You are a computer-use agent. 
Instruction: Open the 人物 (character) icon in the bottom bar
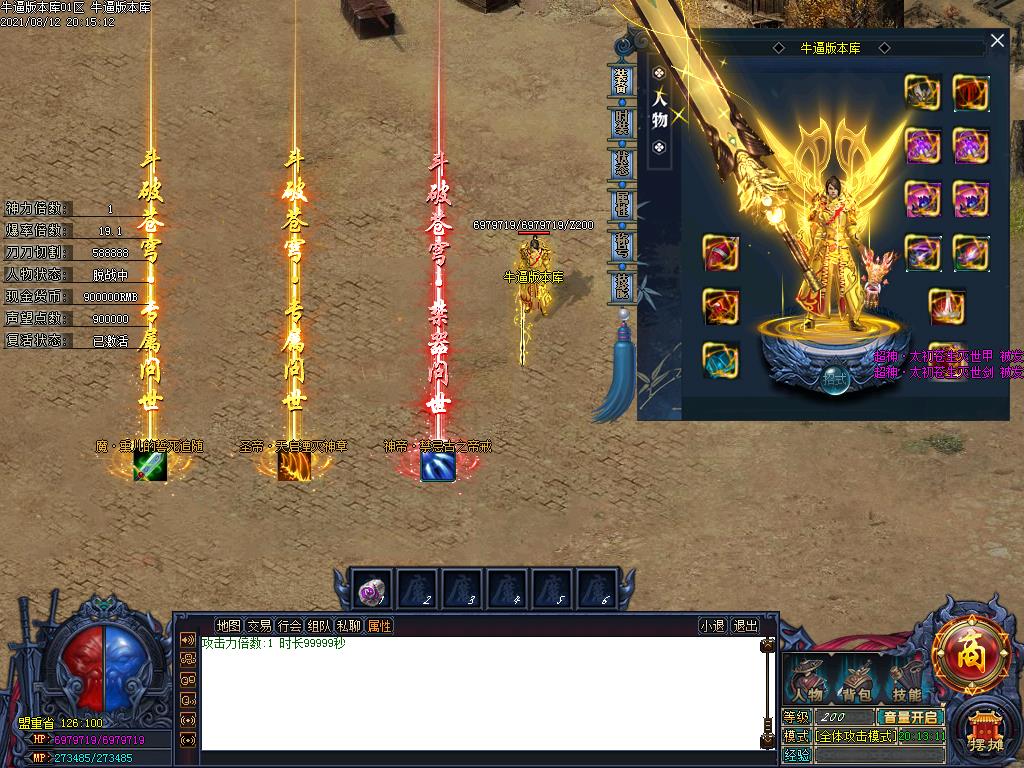pyautogui.click(x=807, y=680)
